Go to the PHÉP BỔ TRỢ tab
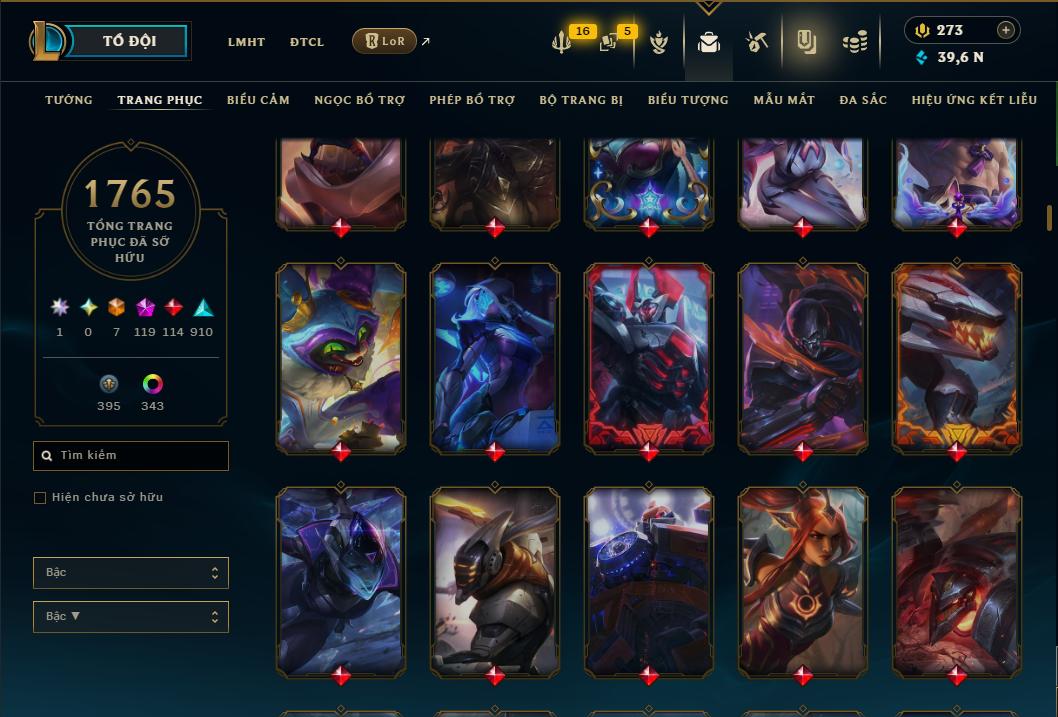This screenshot has width=1058, height=717. point(472,100)
